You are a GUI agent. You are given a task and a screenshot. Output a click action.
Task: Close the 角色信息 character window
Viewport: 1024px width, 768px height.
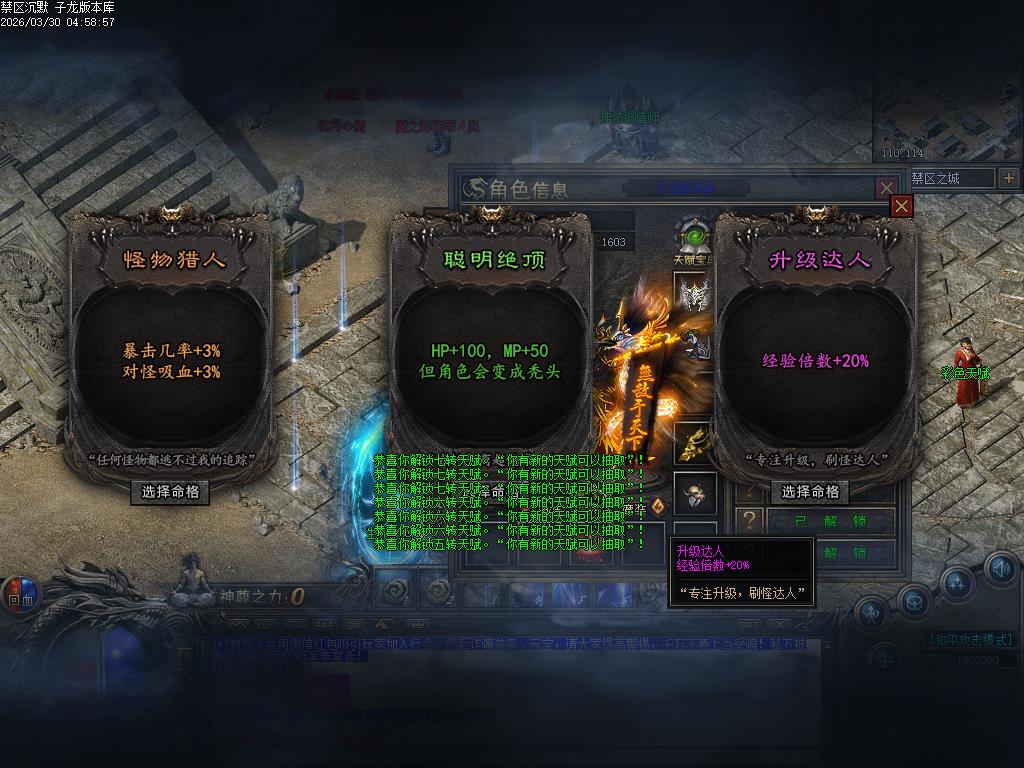point(886,188)
